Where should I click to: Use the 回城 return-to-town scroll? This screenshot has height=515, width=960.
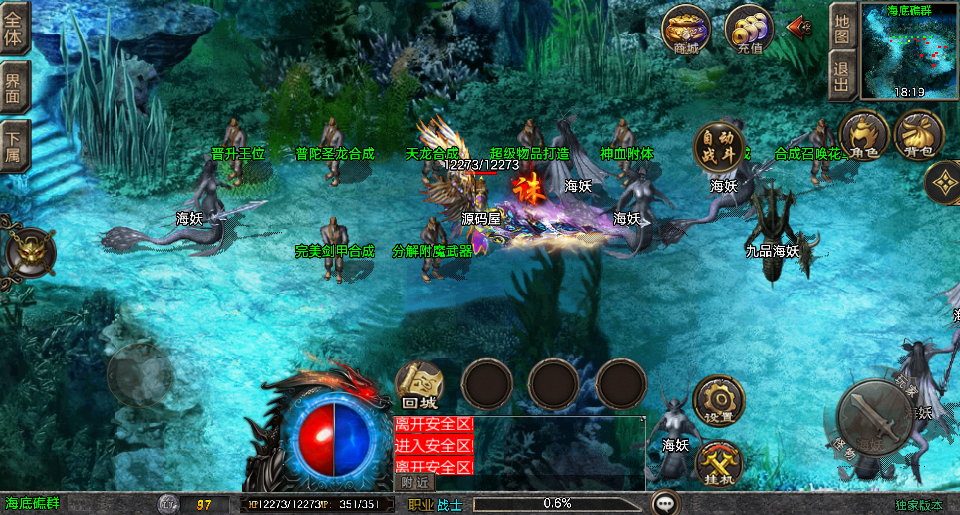[x=420, y=384]
